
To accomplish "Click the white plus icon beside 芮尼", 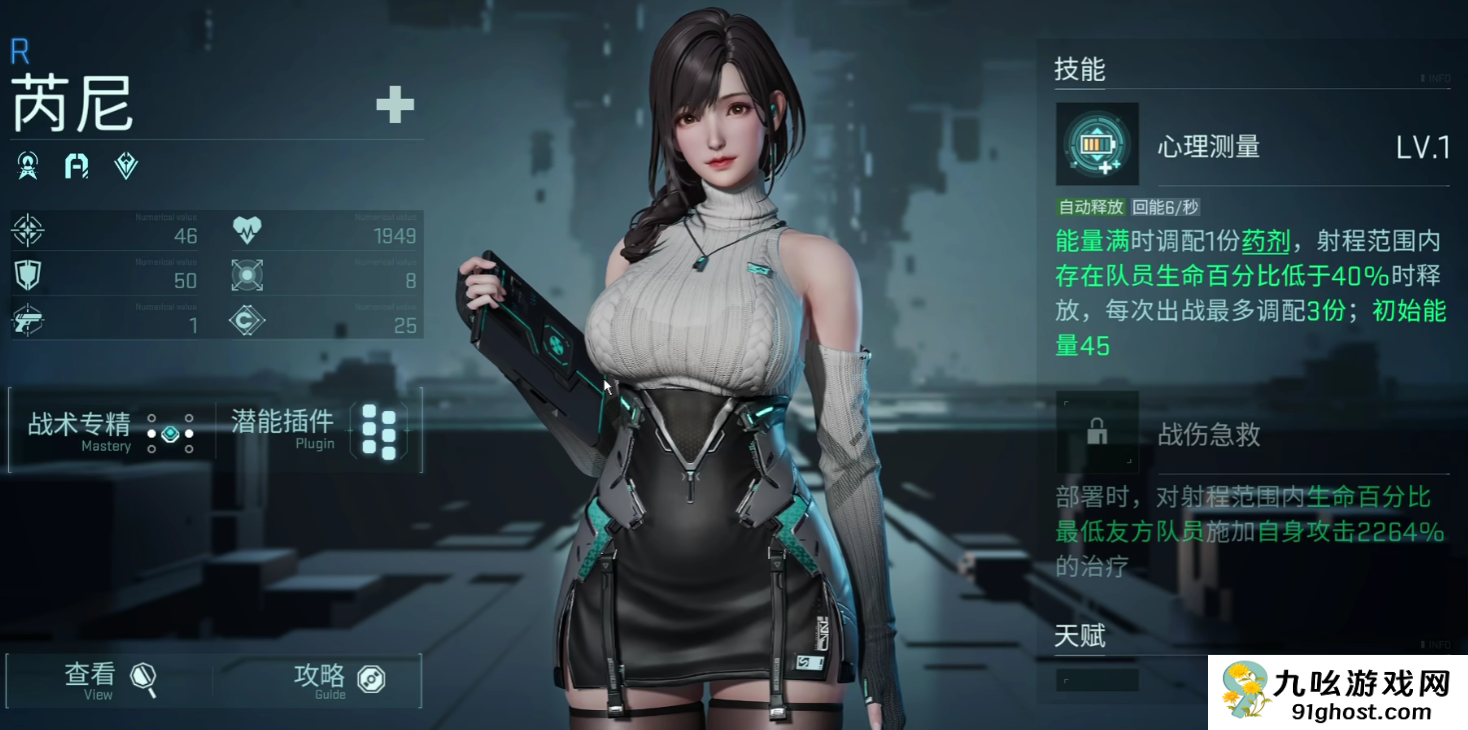I will point(395,104).
